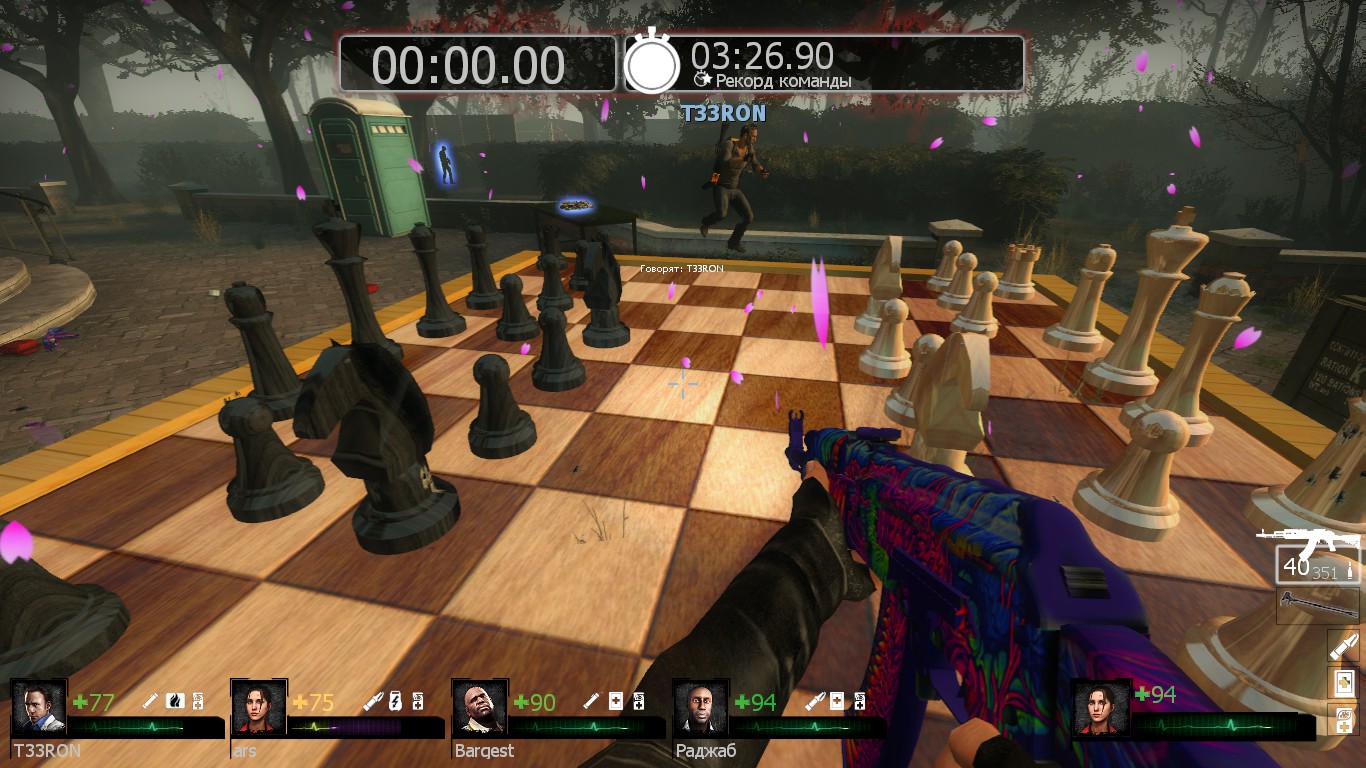Click T33RON's teammate portrait
This screenshot has height=768, width=1366.
click(38, 708)
